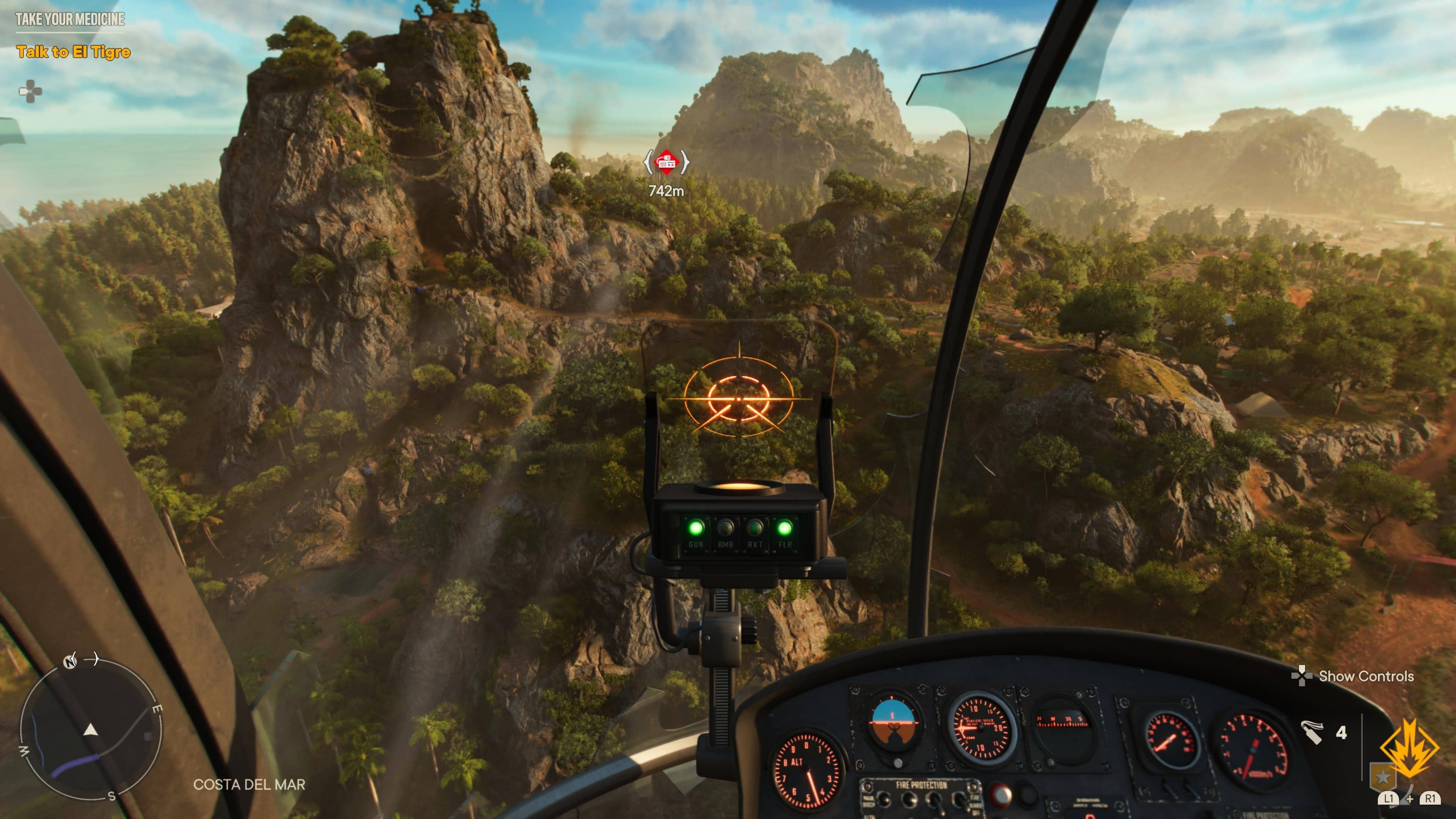Click the Show Controls label
Image resolution: width=1456 pixels, height=819 pixels.
[x=1365, y=676]
